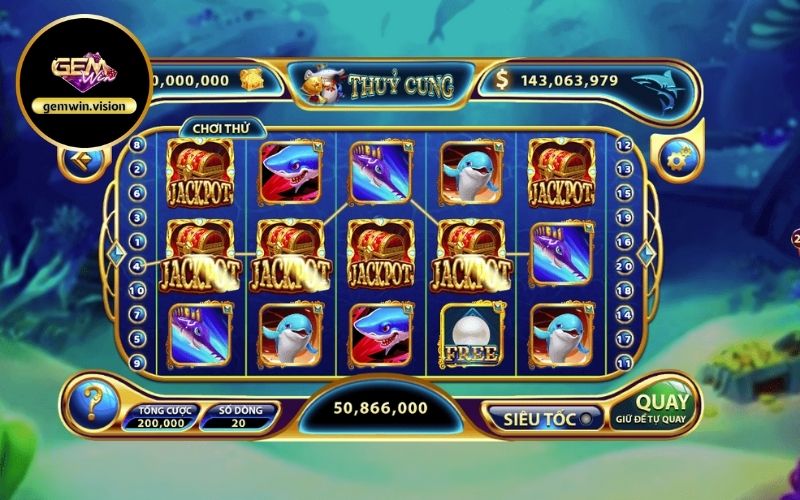Change the TỔNG CƯỢC total bet amount
The height and width of the screenshot is (500, 800).
coord(160,417)
